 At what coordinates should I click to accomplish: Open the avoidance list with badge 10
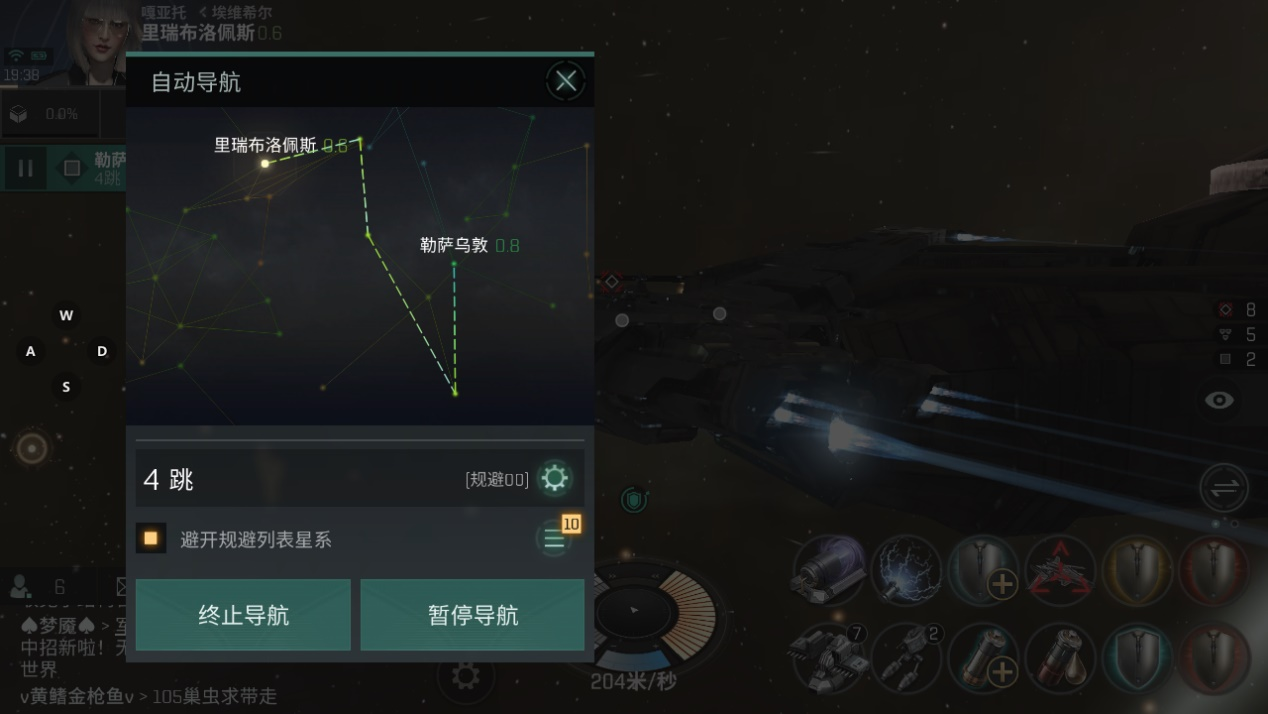(x=554, y=539)
